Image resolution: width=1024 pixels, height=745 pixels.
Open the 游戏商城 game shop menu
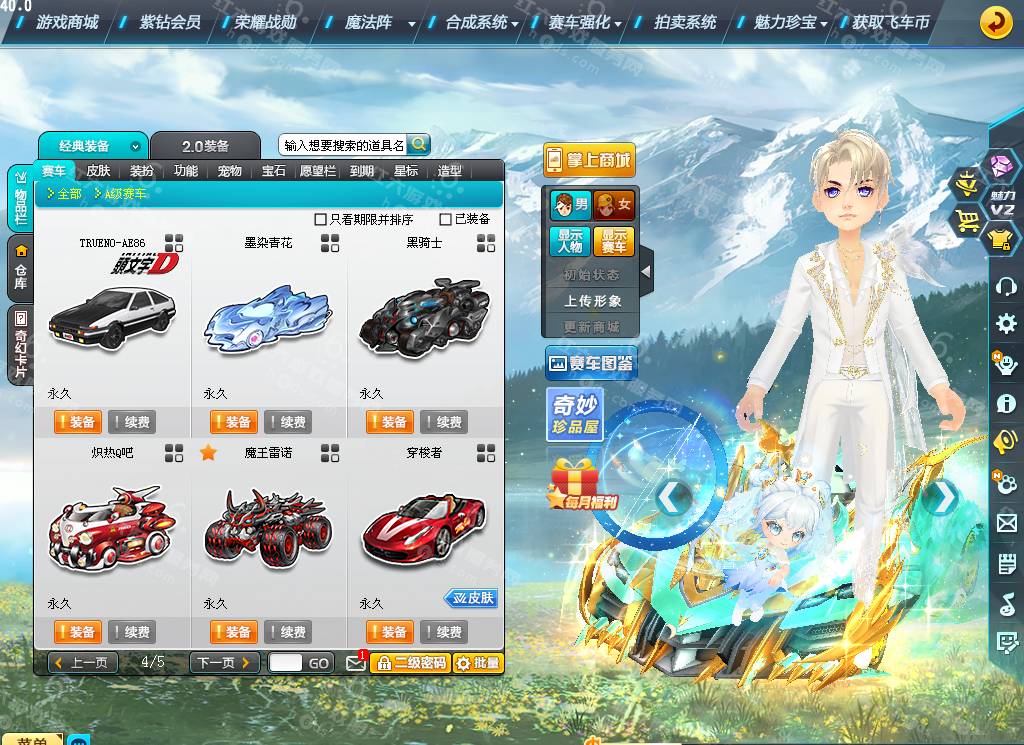pyautogui.click(x=67, y=22)
